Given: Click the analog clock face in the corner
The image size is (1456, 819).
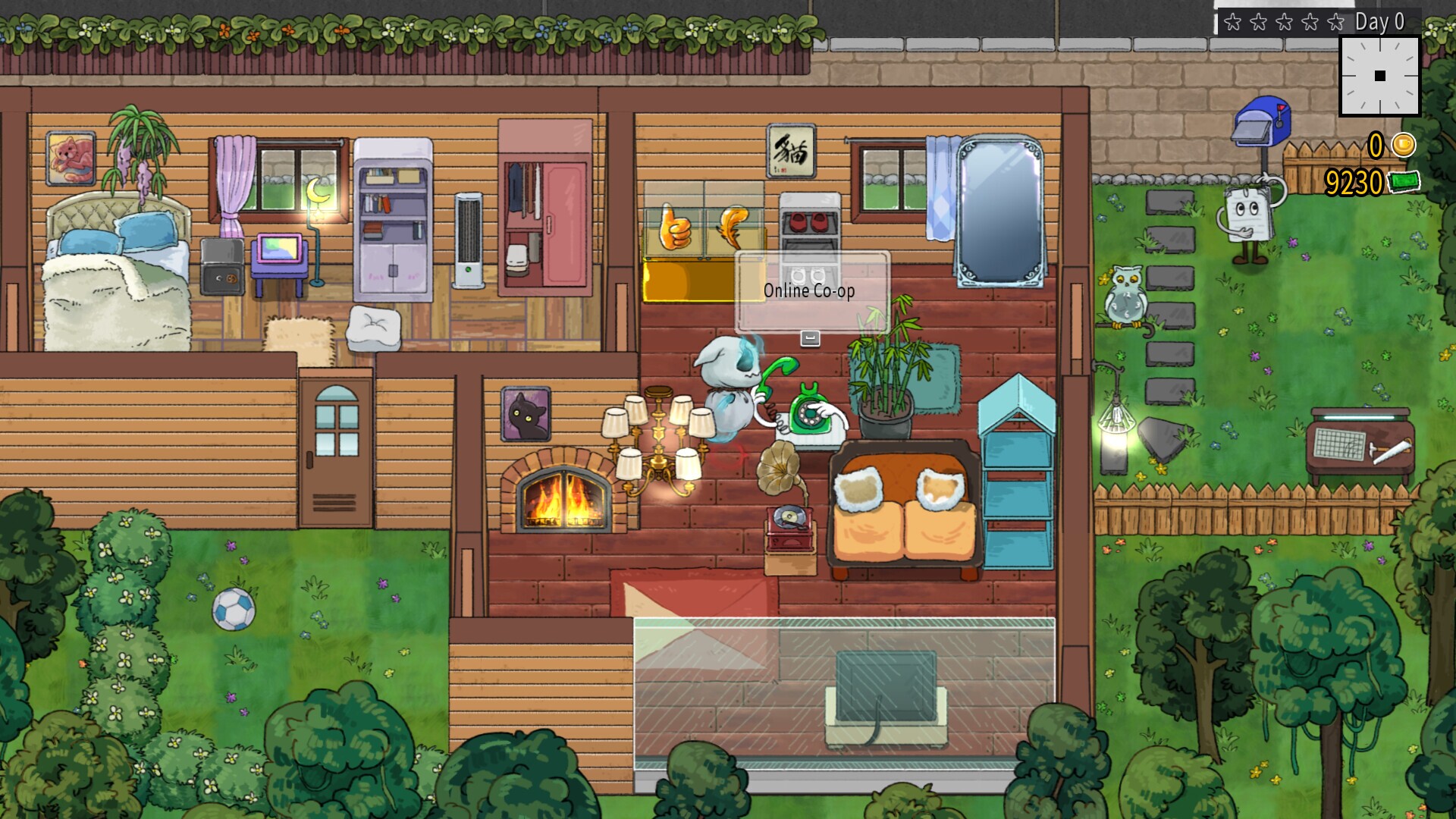Looking at the screenshot, I should point(1380,77).
